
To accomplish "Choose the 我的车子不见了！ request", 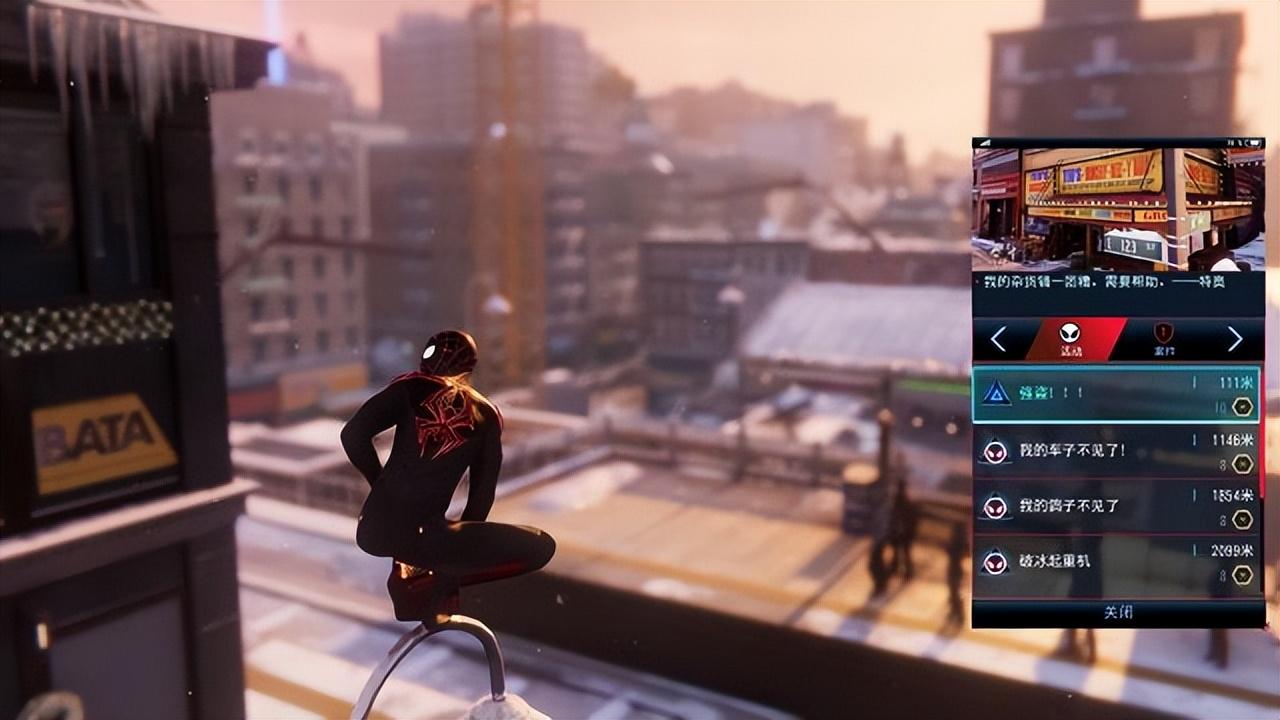I will [x=1115, y=450].
